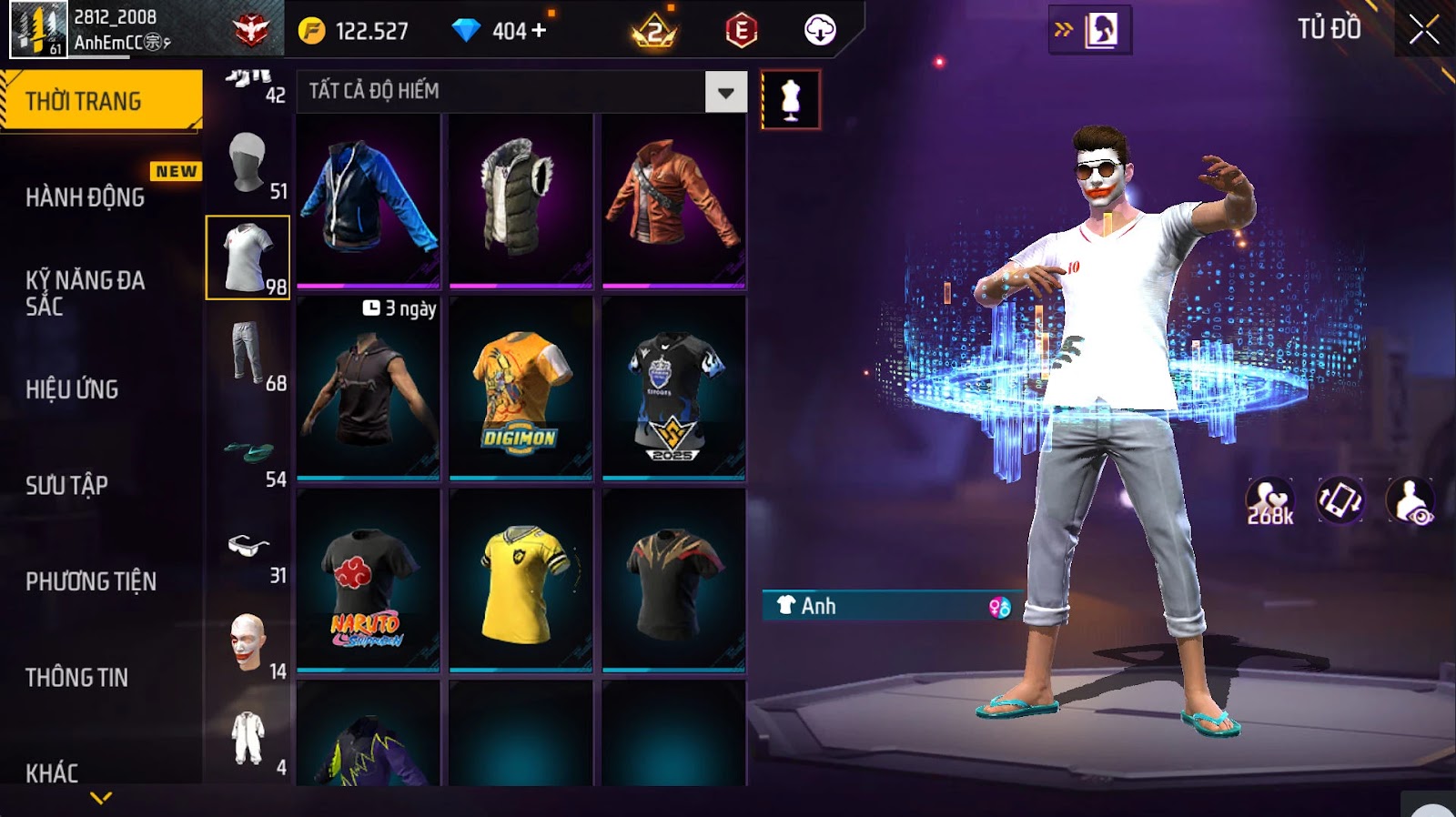Image resolution: width=1456 pixels, height=817 pixels.
Task: Close the wardrobe screen
Action: click(1423, 30)
